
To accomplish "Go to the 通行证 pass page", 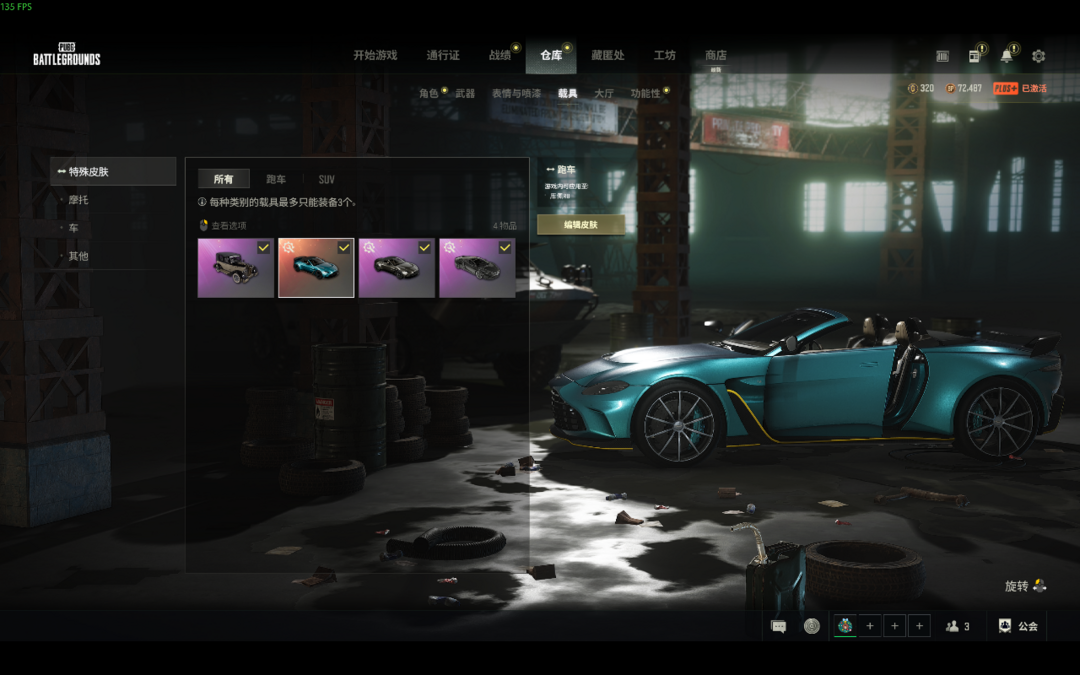I will tap(443, 56).
